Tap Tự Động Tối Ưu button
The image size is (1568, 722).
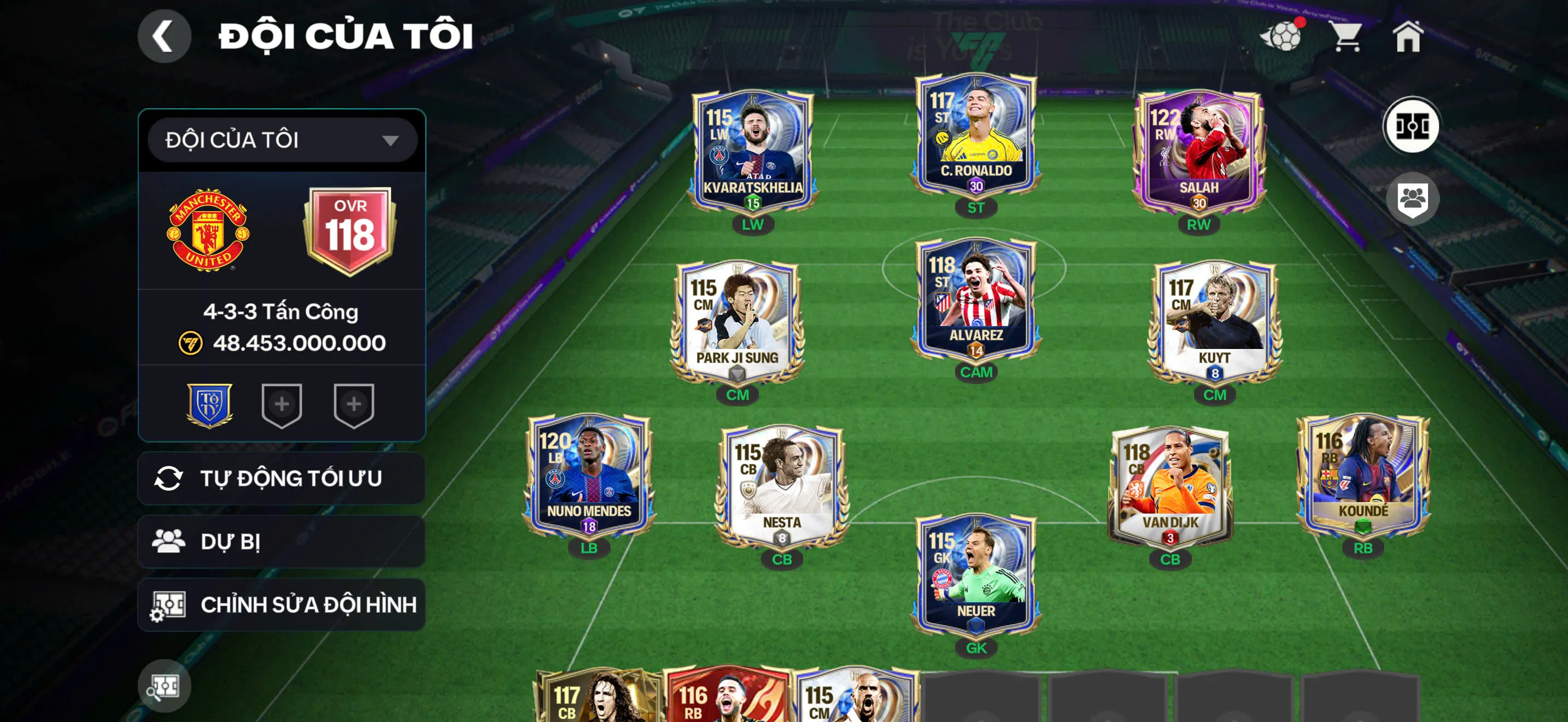click(x=282, y=479)
